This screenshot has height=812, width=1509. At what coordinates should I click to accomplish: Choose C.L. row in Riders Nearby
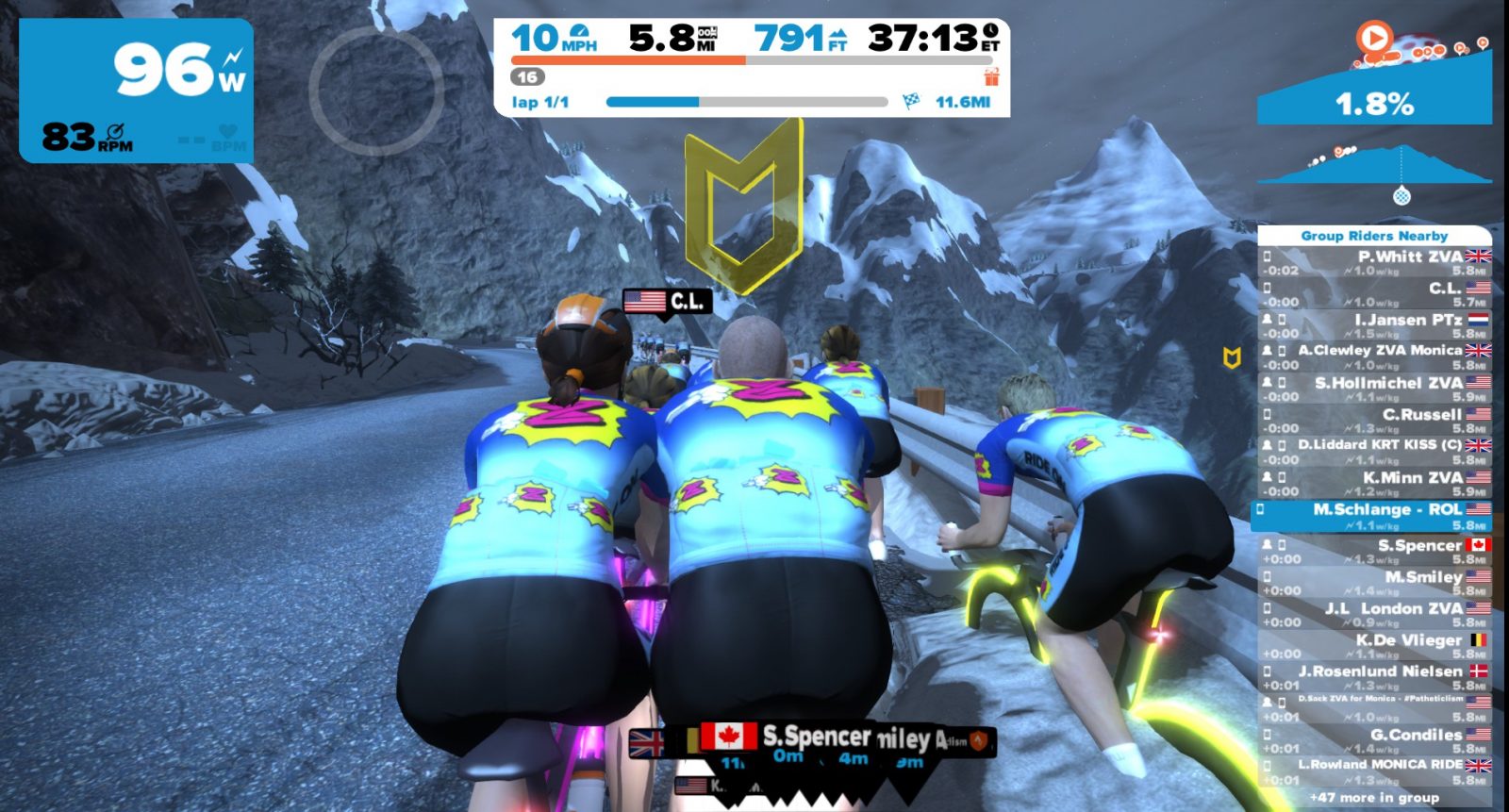coord(1374,294)
